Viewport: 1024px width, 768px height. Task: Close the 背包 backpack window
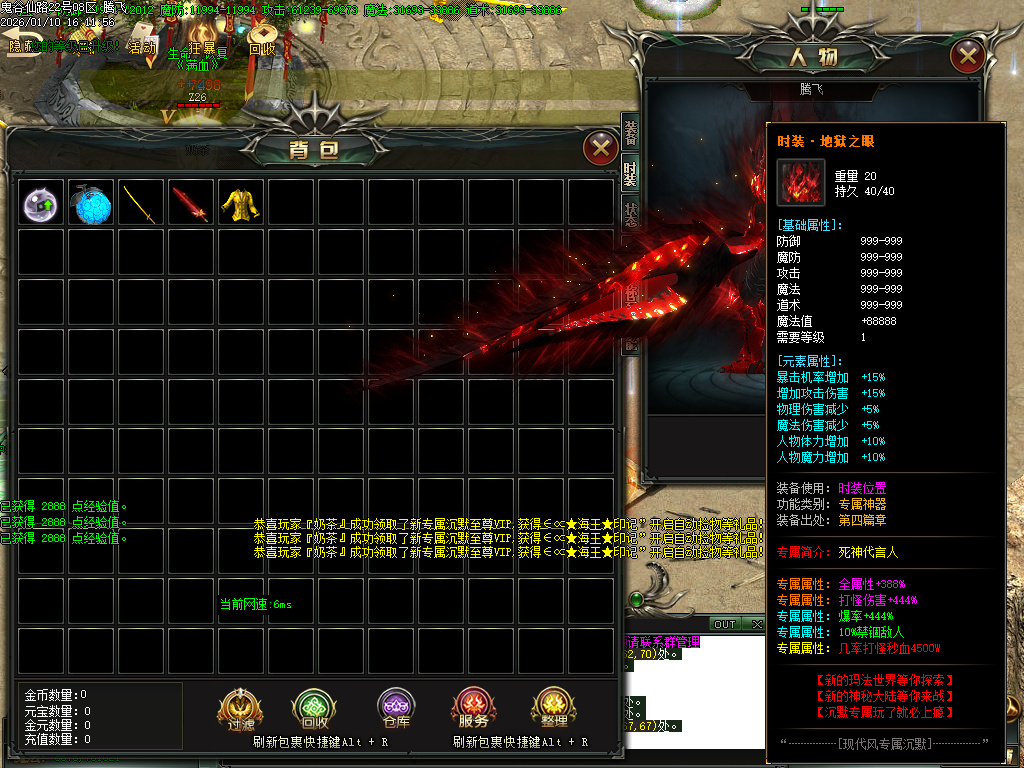[600, 149]
